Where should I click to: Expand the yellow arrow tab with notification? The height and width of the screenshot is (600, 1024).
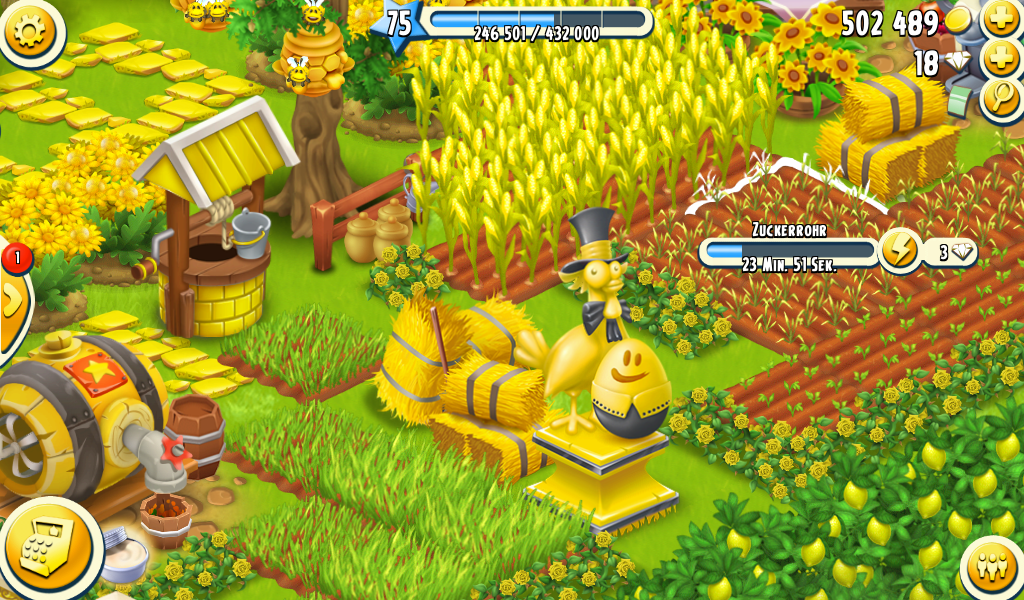click(12, 300)
